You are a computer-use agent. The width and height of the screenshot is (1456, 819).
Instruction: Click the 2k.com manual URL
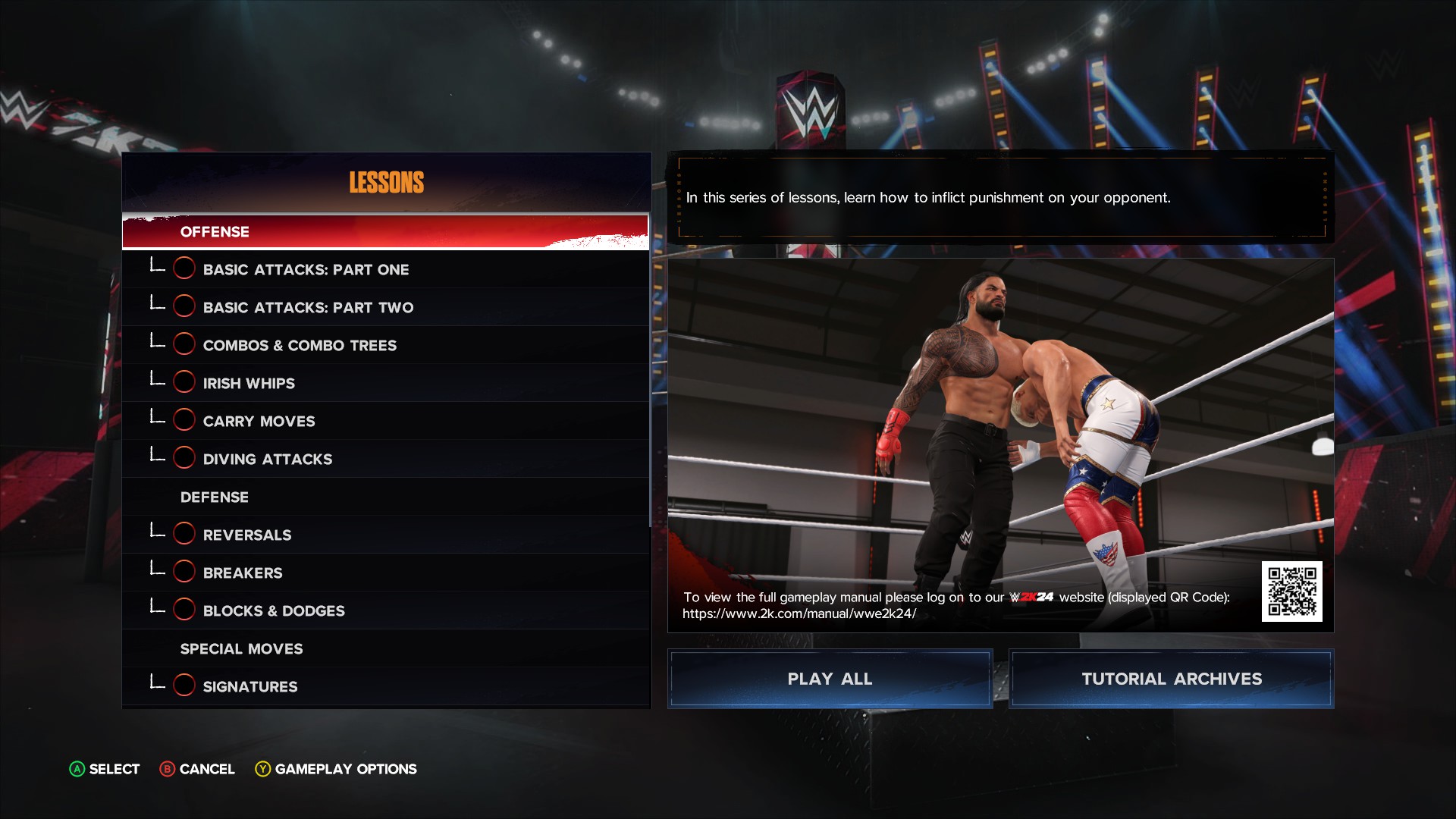coord(799,613)
